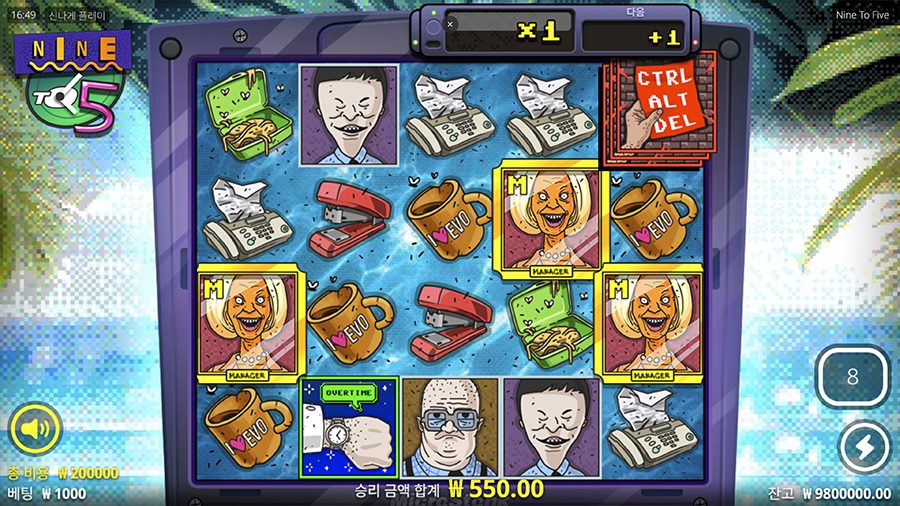This screenshot has height=506, width=900.
Task: Close the multiplier panel with the small X
Action: (x=450, y=24)
